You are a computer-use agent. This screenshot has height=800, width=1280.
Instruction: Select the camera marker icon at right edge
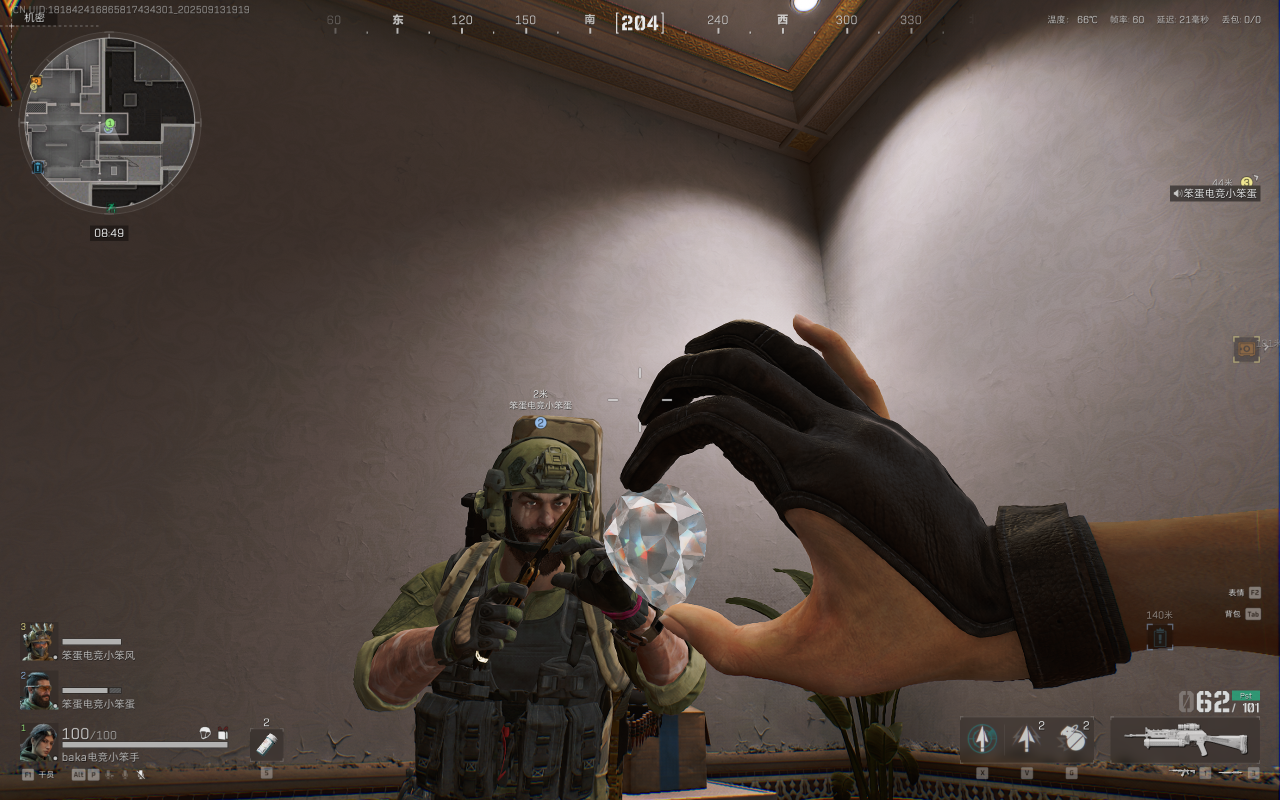(x=1245, y=348)
